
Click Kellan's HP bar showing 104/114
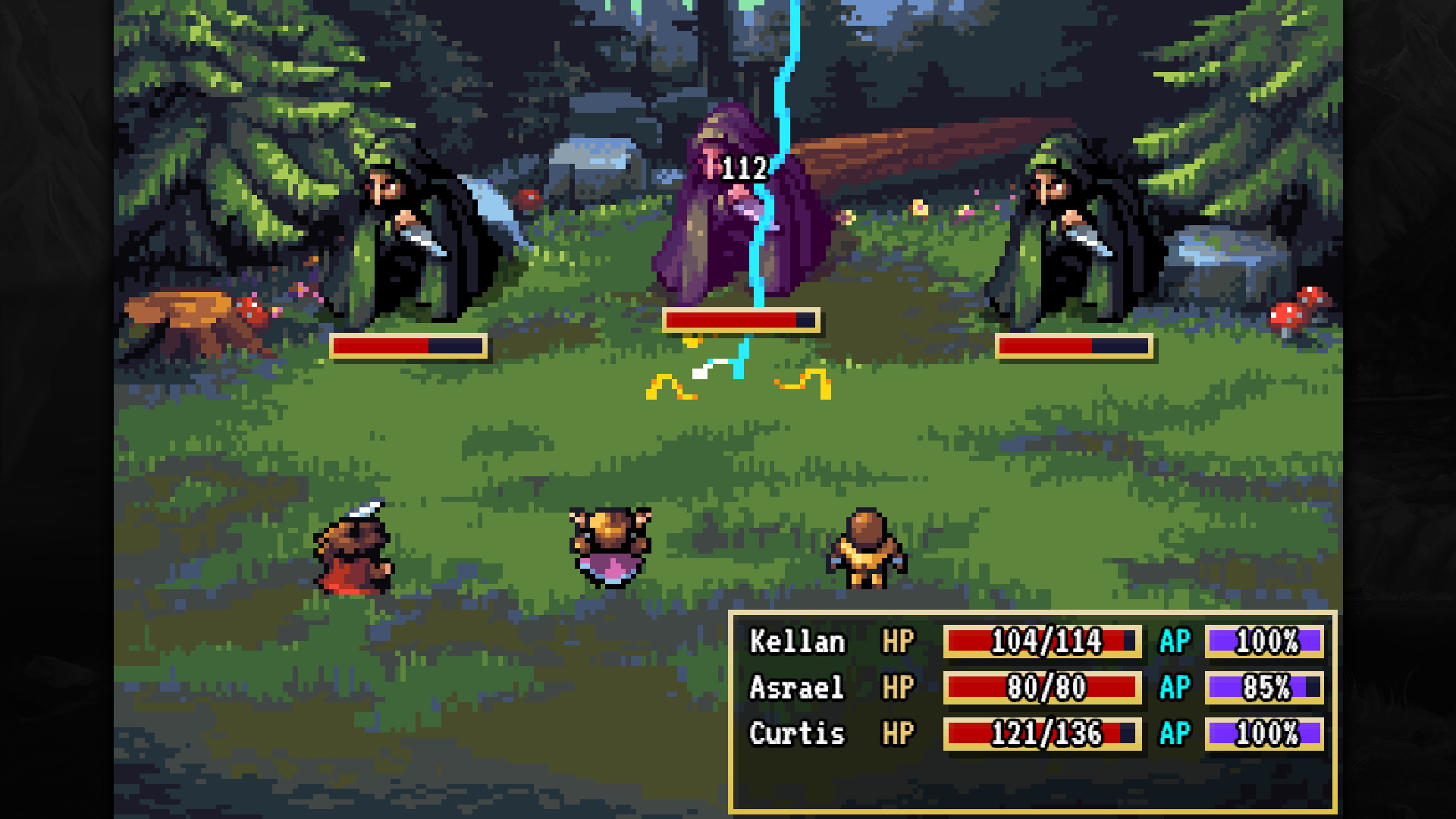point(1041,641)
